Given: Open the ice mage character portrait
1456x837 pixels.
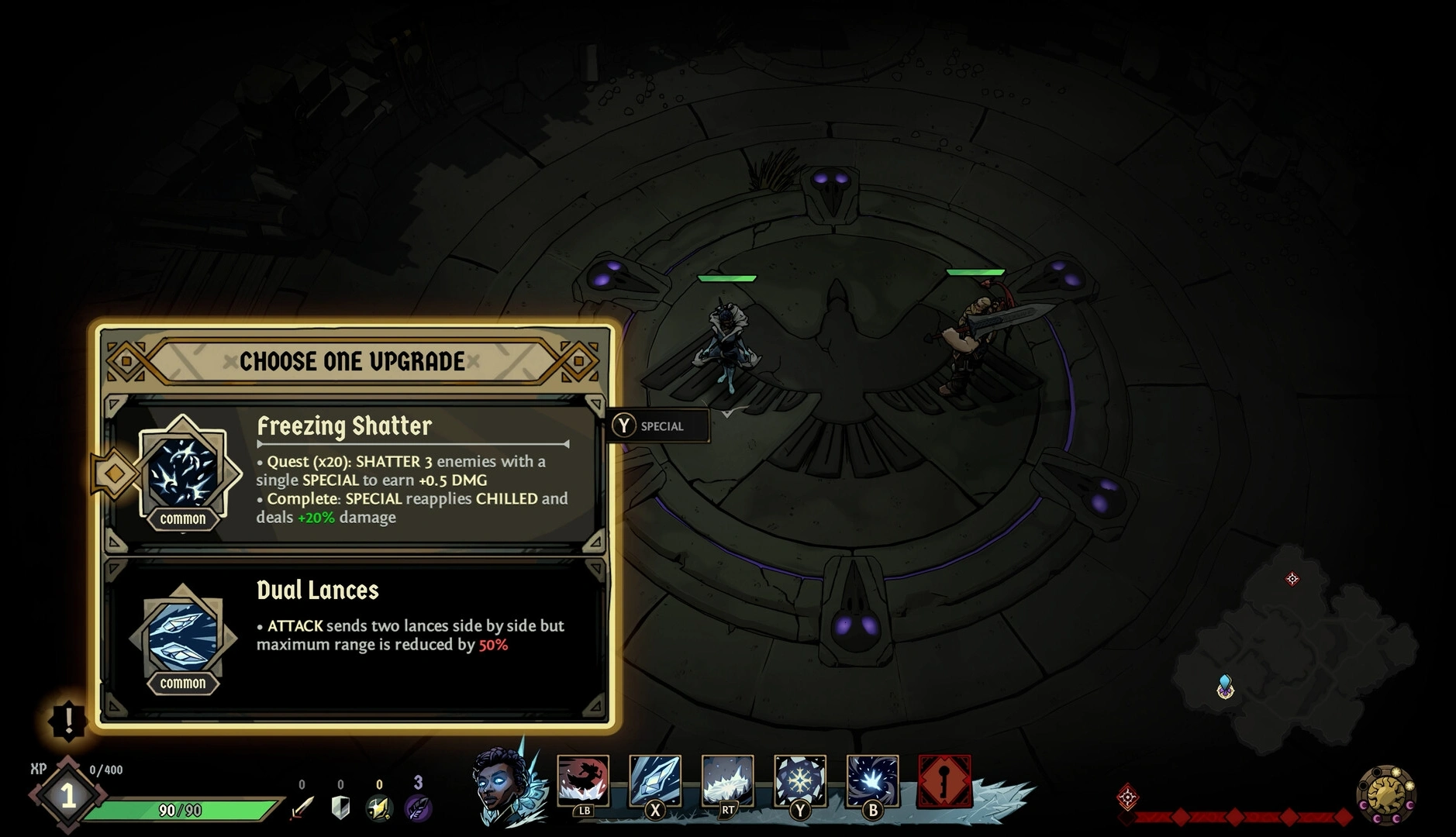Looking at the screenshot, I should (x=500, y=783).
